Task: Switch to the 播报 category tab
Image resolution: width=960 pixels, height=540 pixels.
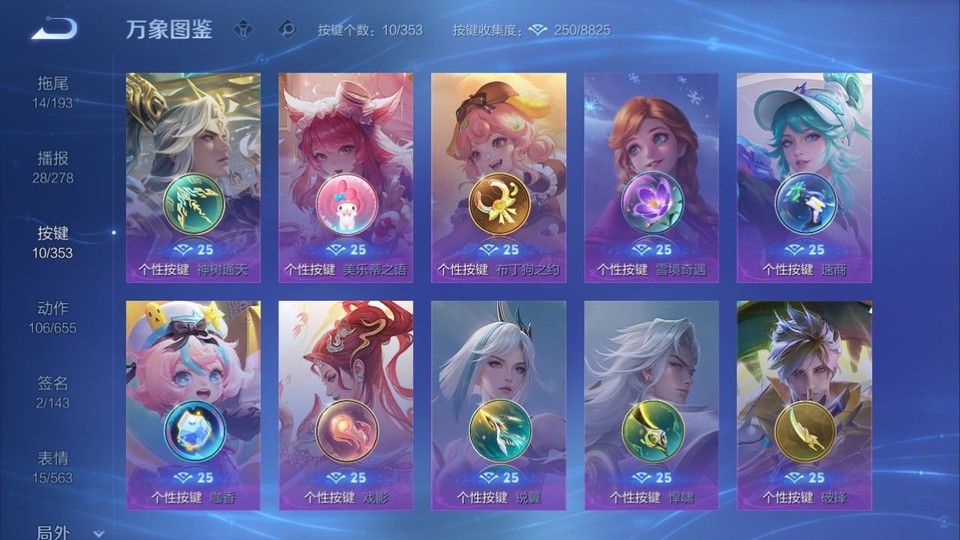Action: tap(53, 167)
